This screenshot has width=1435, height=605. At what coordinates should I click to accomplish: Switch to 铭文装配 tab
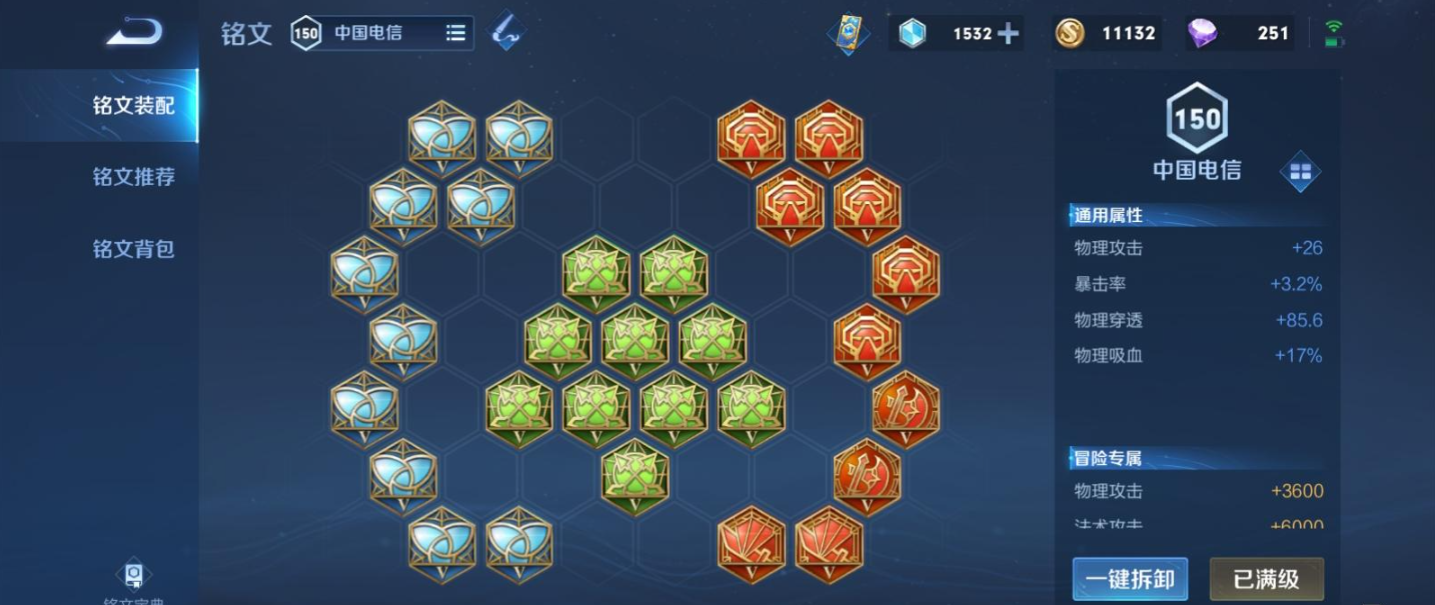(134, 106)
